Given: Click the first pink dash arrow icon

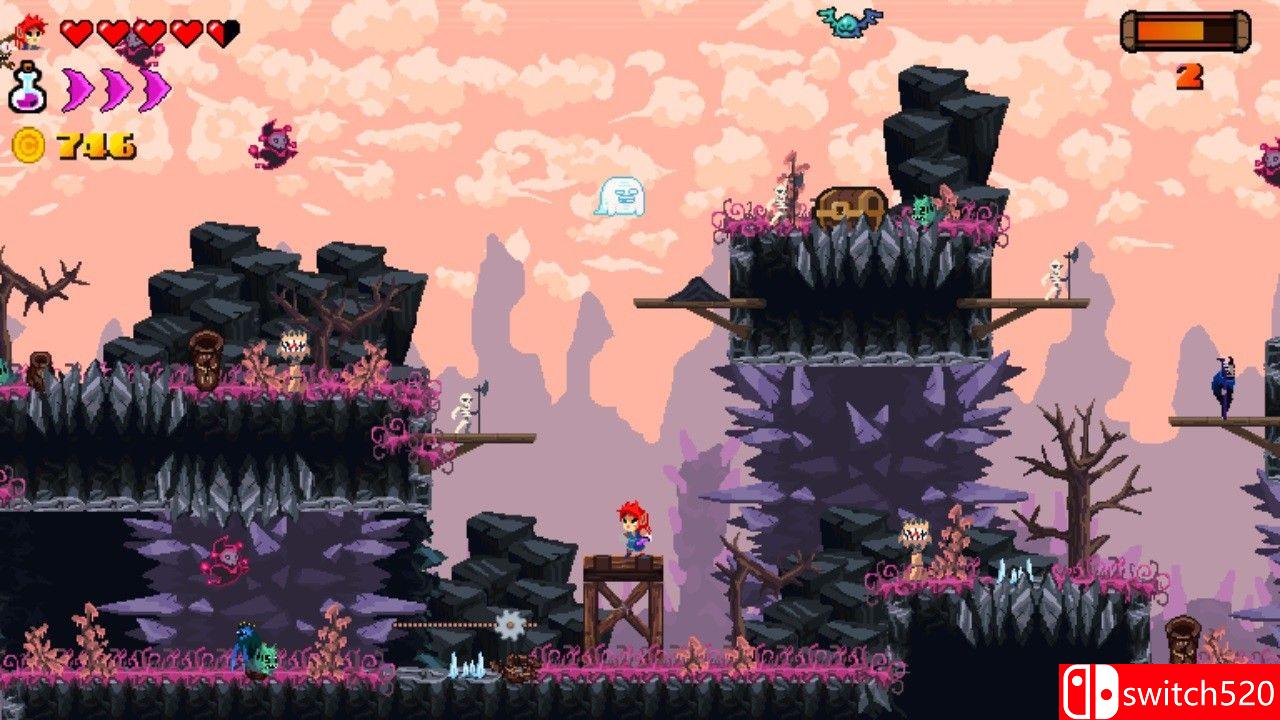Looking at the screenshot, I should click(x=75, y=88).
